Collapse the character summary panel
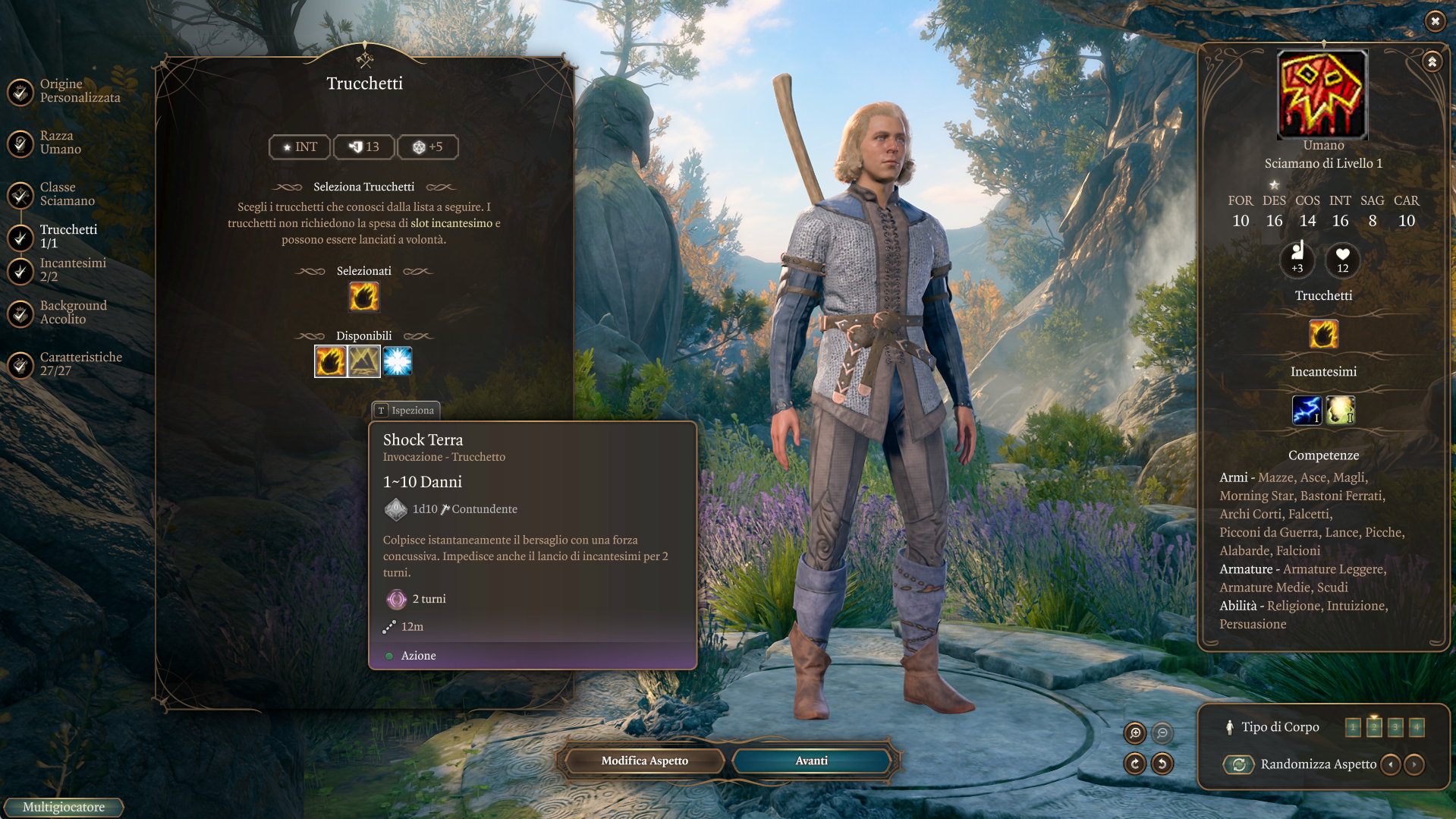 click(x=1432, y=61)
